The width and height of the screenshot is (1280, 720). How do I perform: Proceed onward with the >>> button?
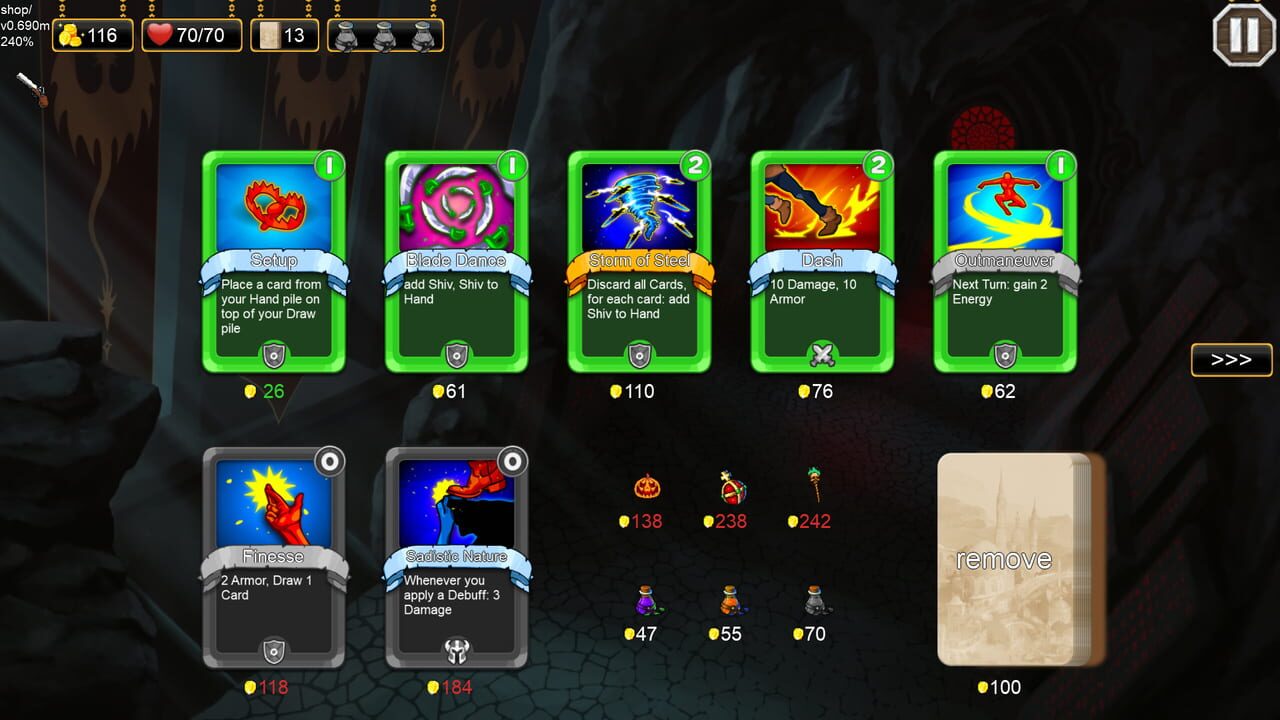tap(1231, 360)
